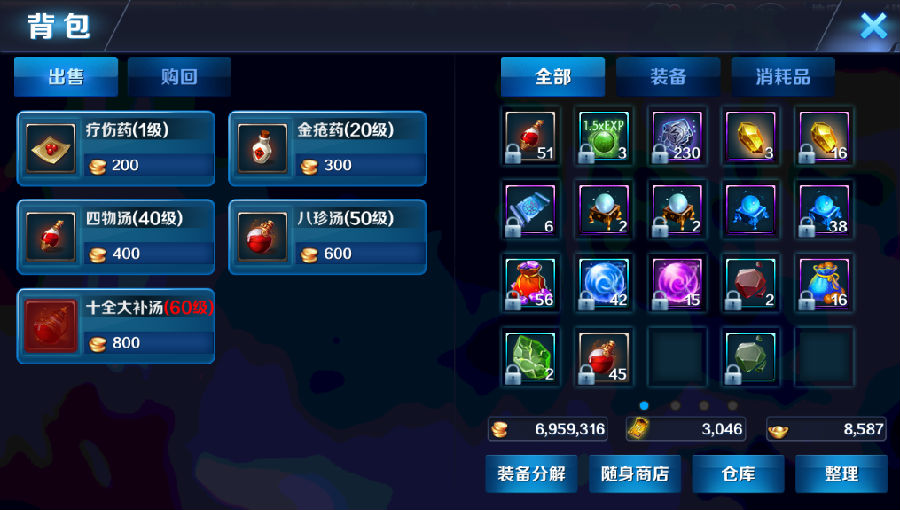Select the red potion stack of 45

(x=604, y=356)
